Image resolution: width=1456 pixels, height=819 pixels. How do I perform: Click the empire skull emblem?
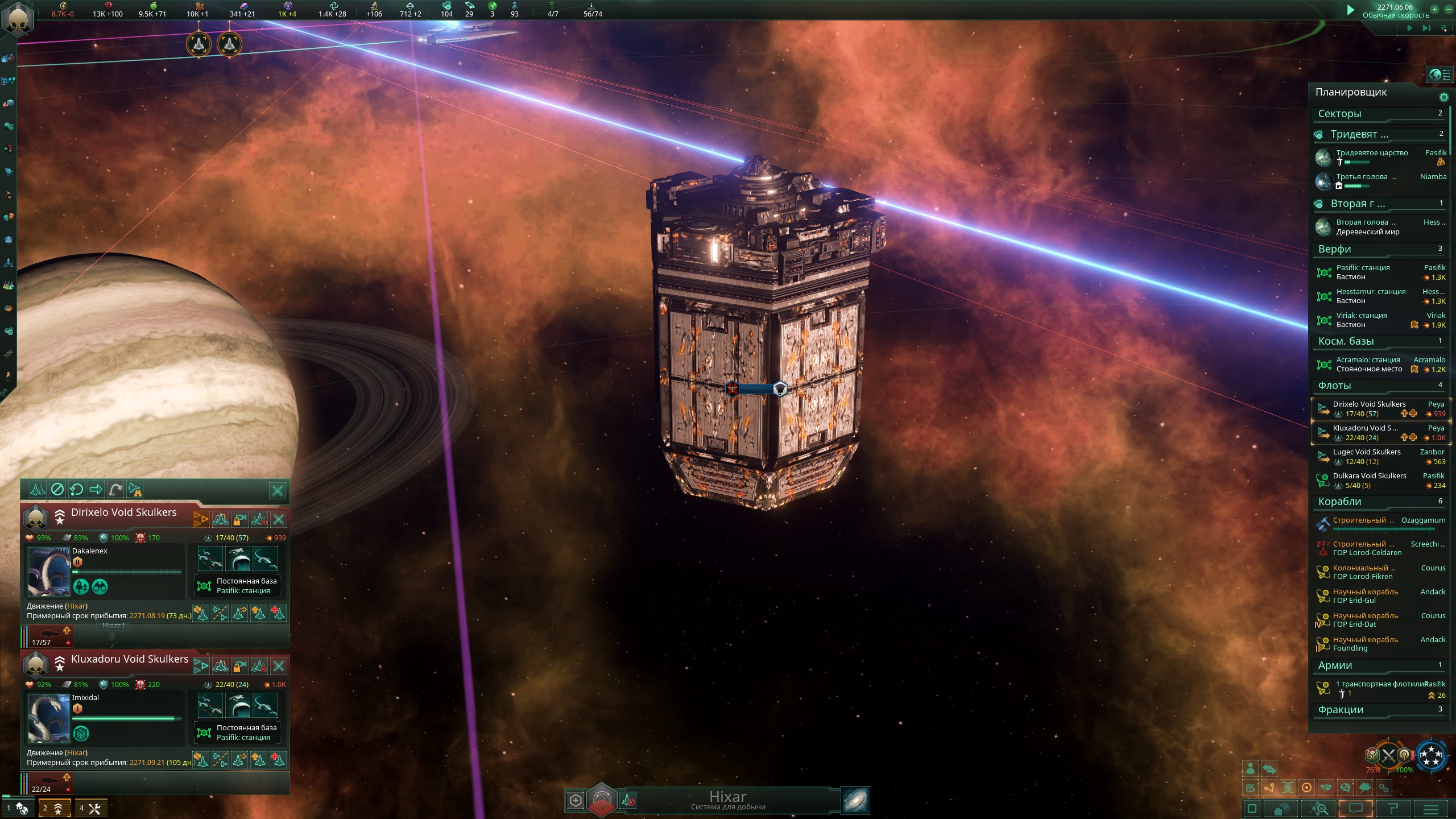(18, 18)
